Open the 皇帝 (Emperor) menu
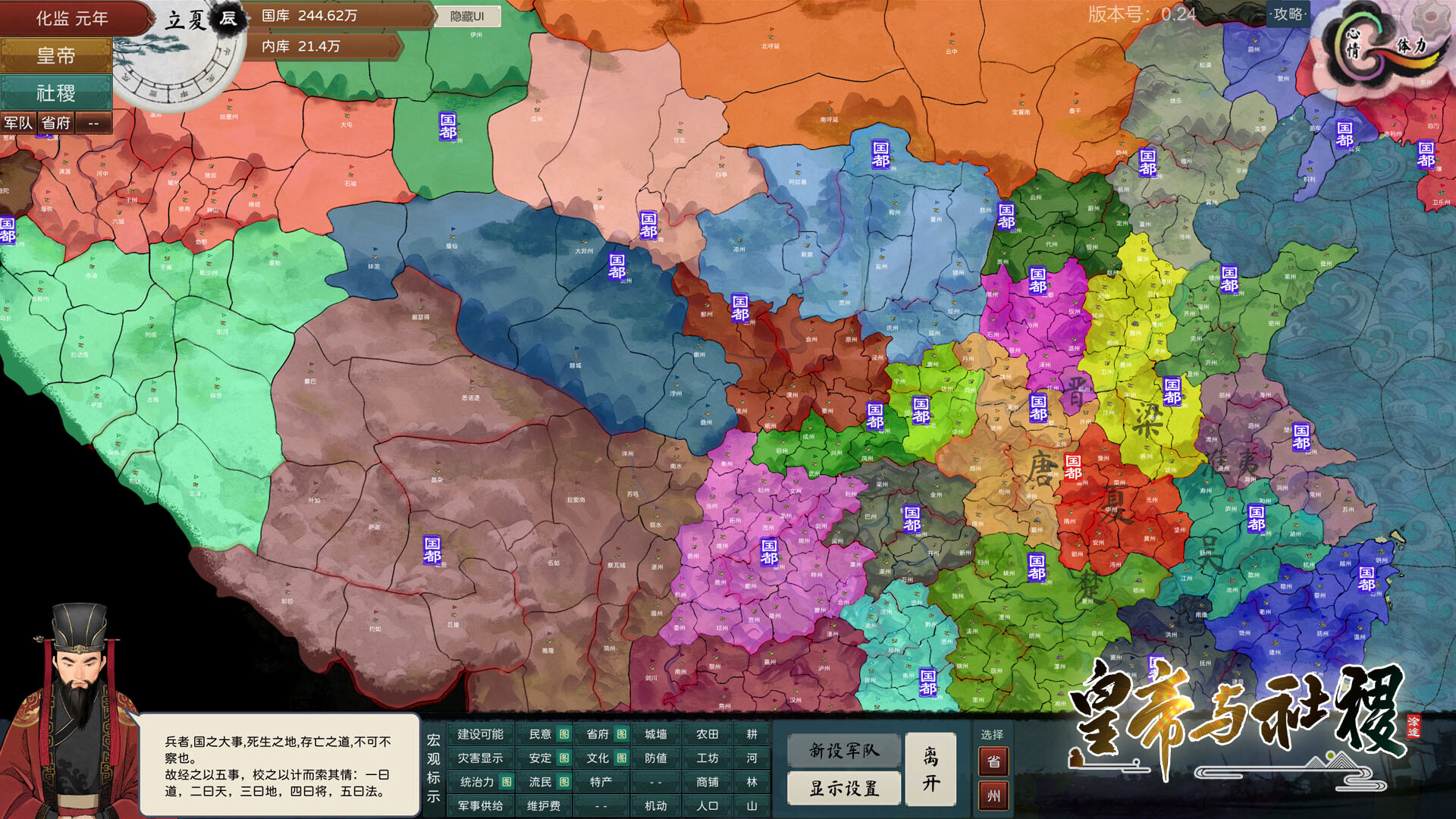This screenshot has width=1456, height=819. coord(56,56)
